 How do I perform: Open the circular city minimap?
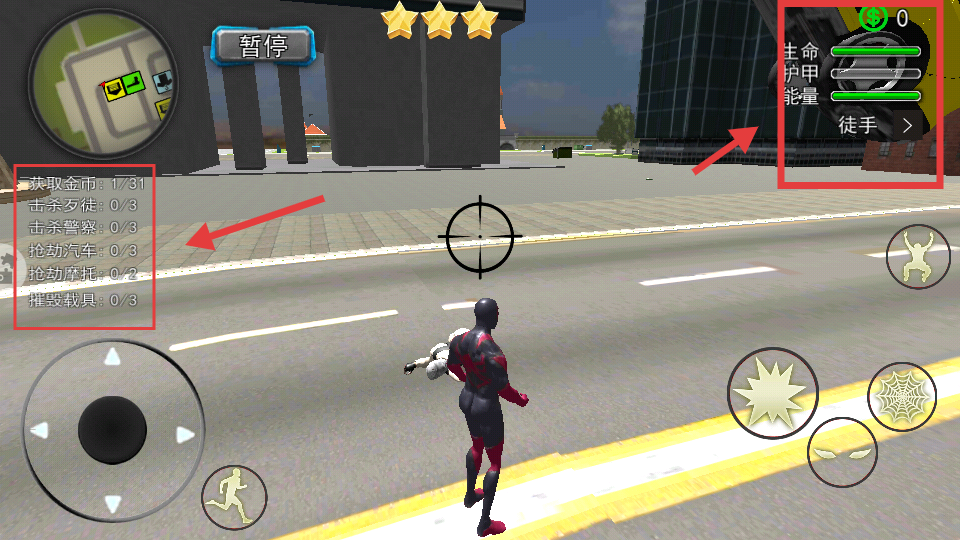coord(89,84)
